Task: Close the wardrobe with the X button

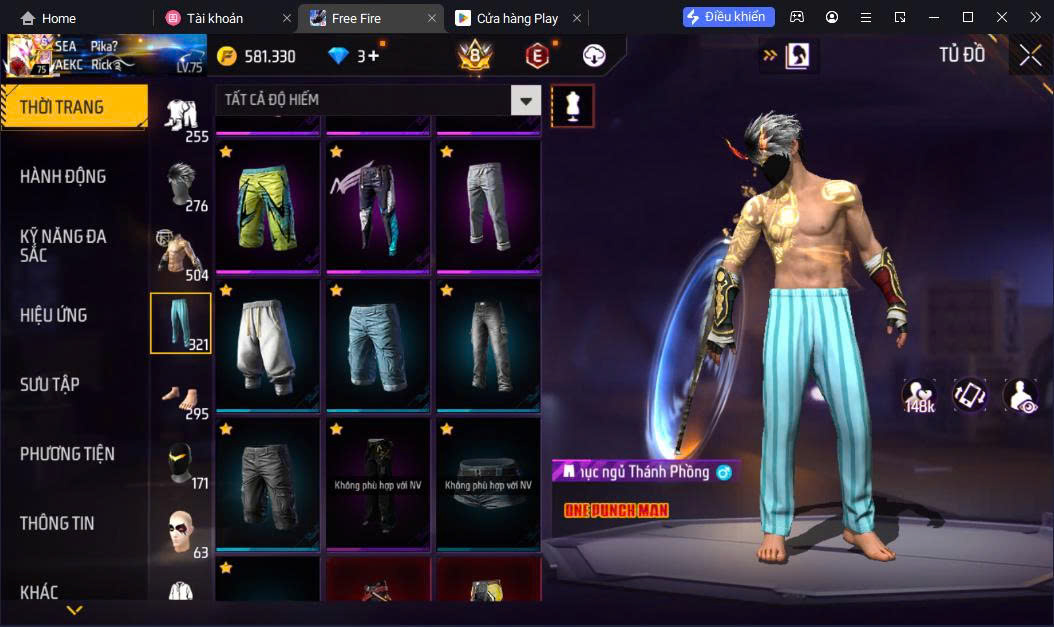Action: click(1031, 56)
